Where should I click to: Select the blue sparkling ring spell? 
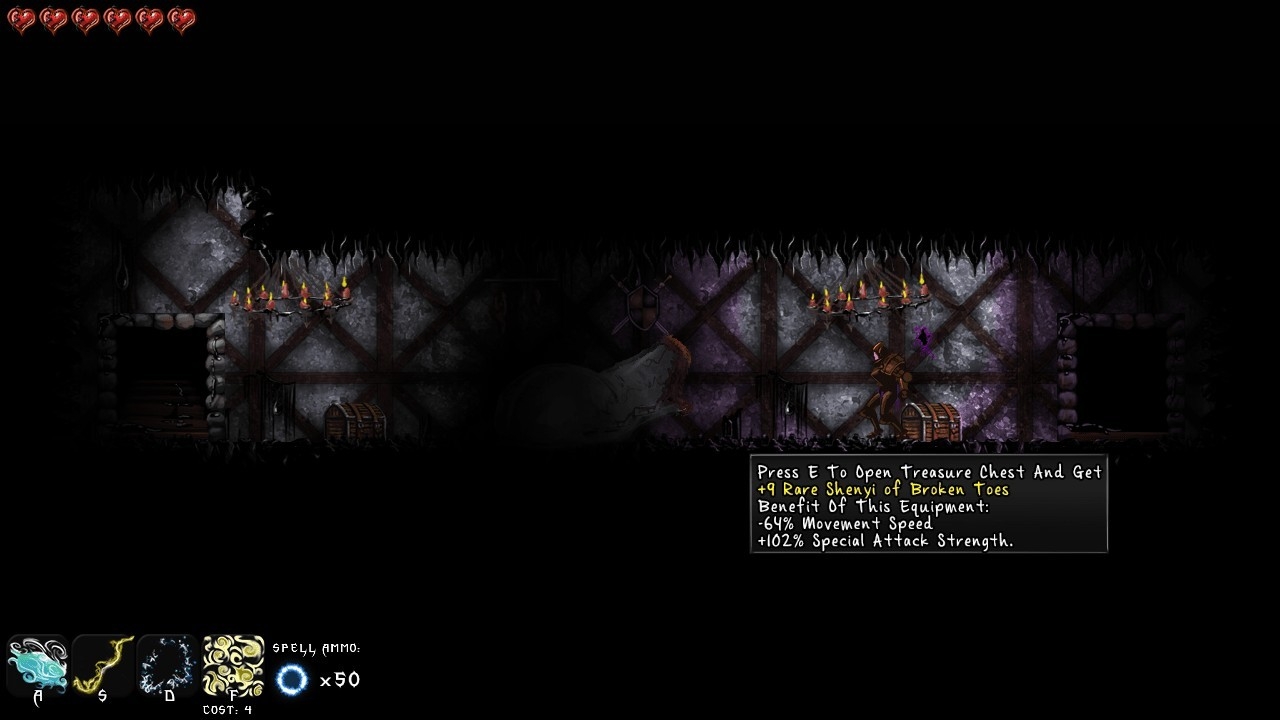pyautogui.click(x=168, y=664)
